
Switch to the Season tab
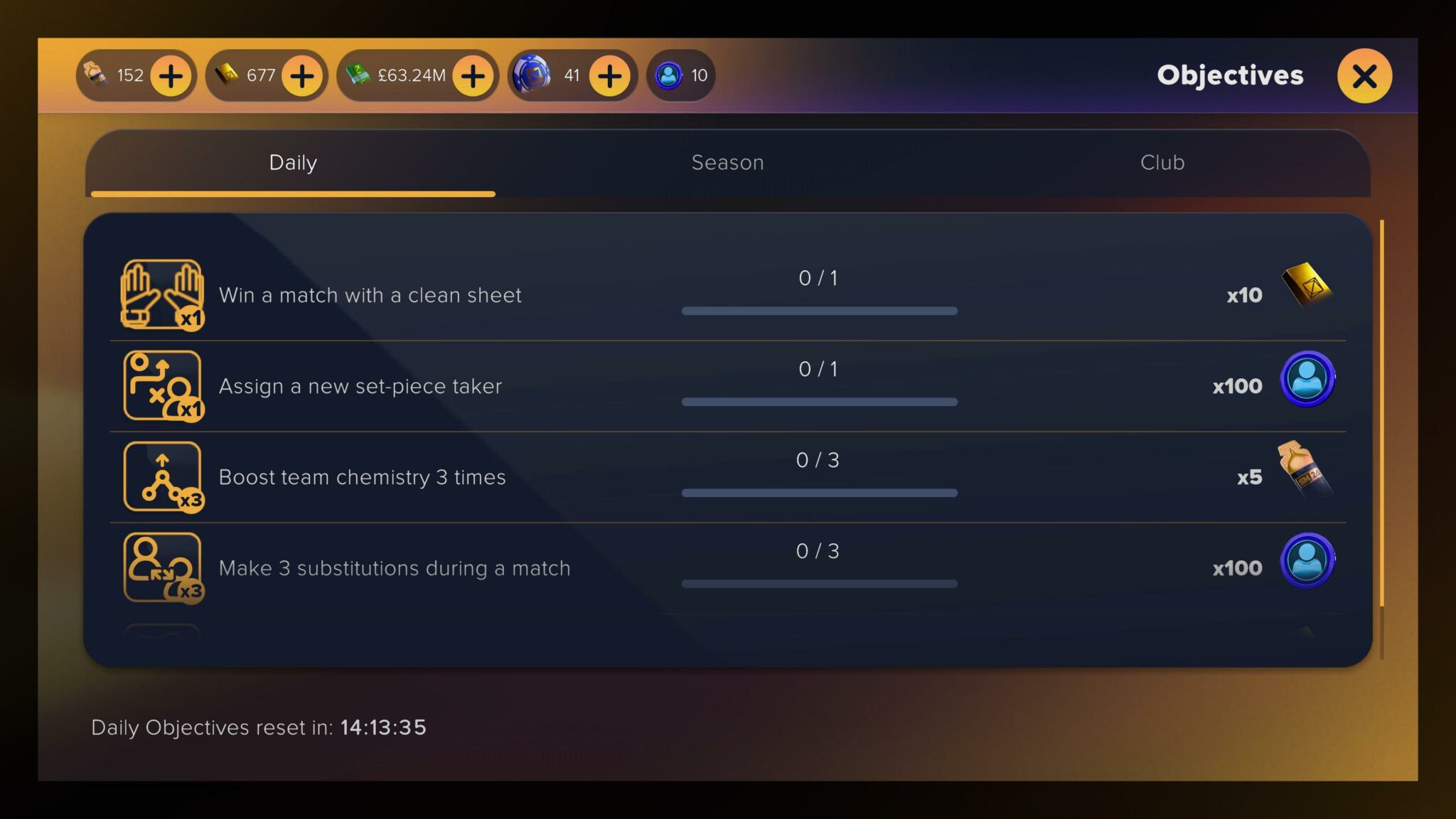(x=727, y=162)
